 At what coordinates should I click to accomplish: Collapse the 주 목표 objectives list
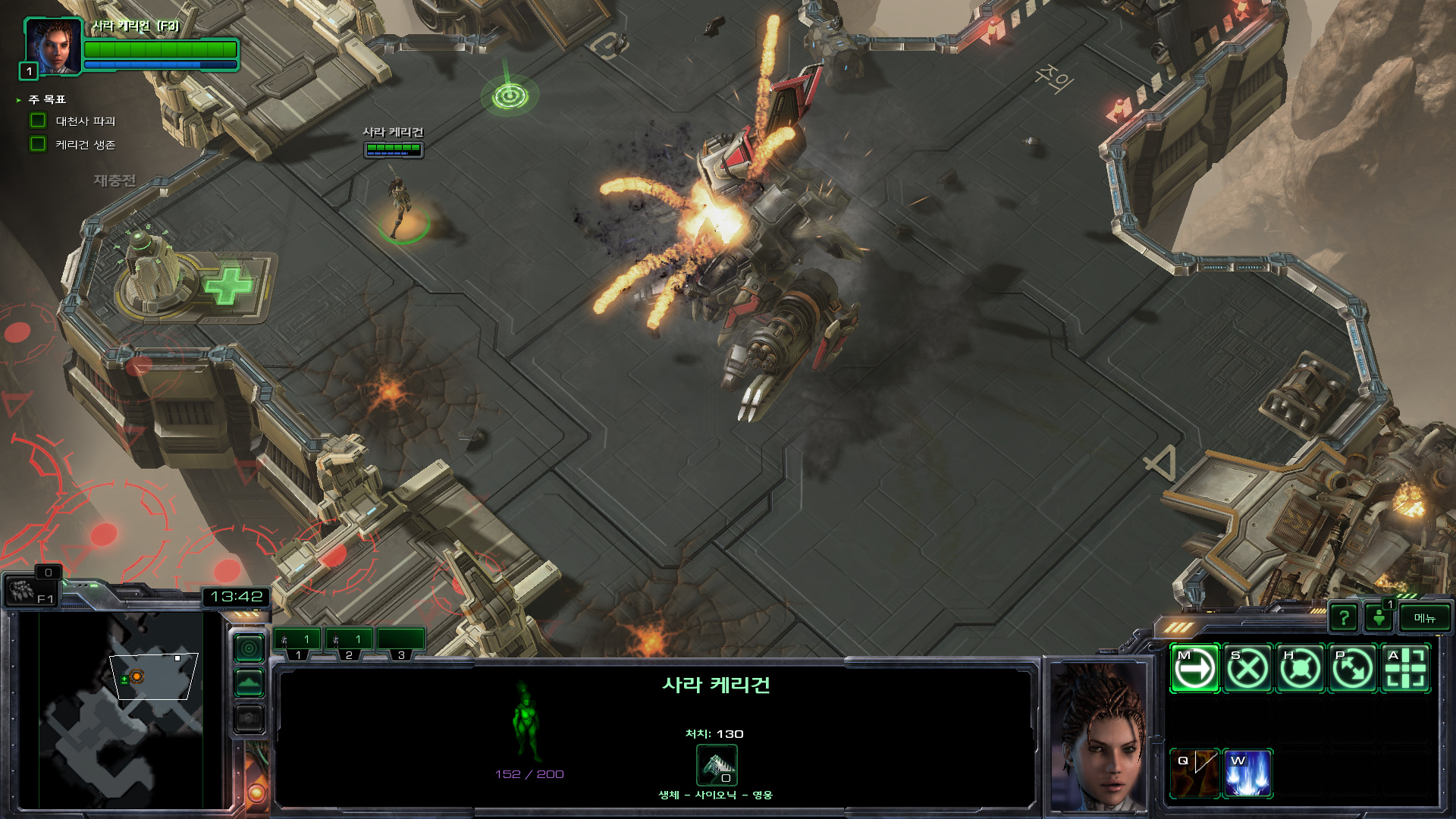pyautogui.click(x=19, y=100)
